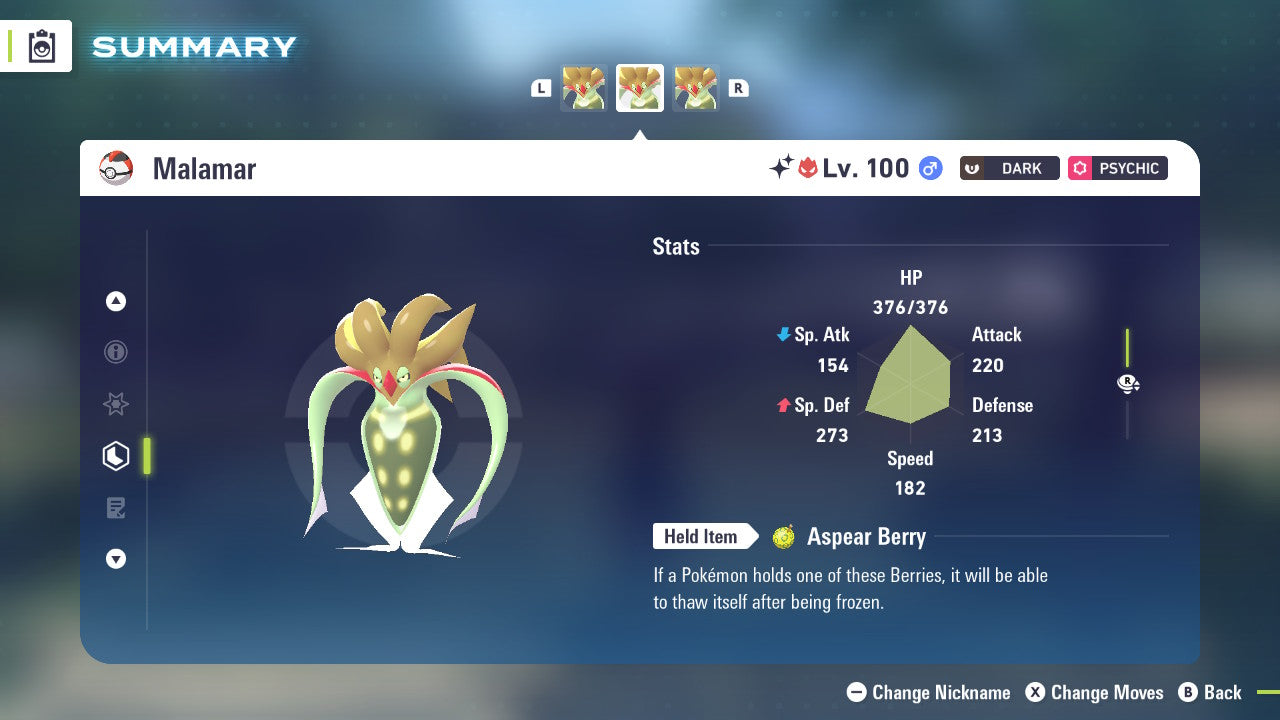Expand upward using the up arrow chevron
The height and width of the screenshot is (720, 1280).
click(x=116, y=301)
